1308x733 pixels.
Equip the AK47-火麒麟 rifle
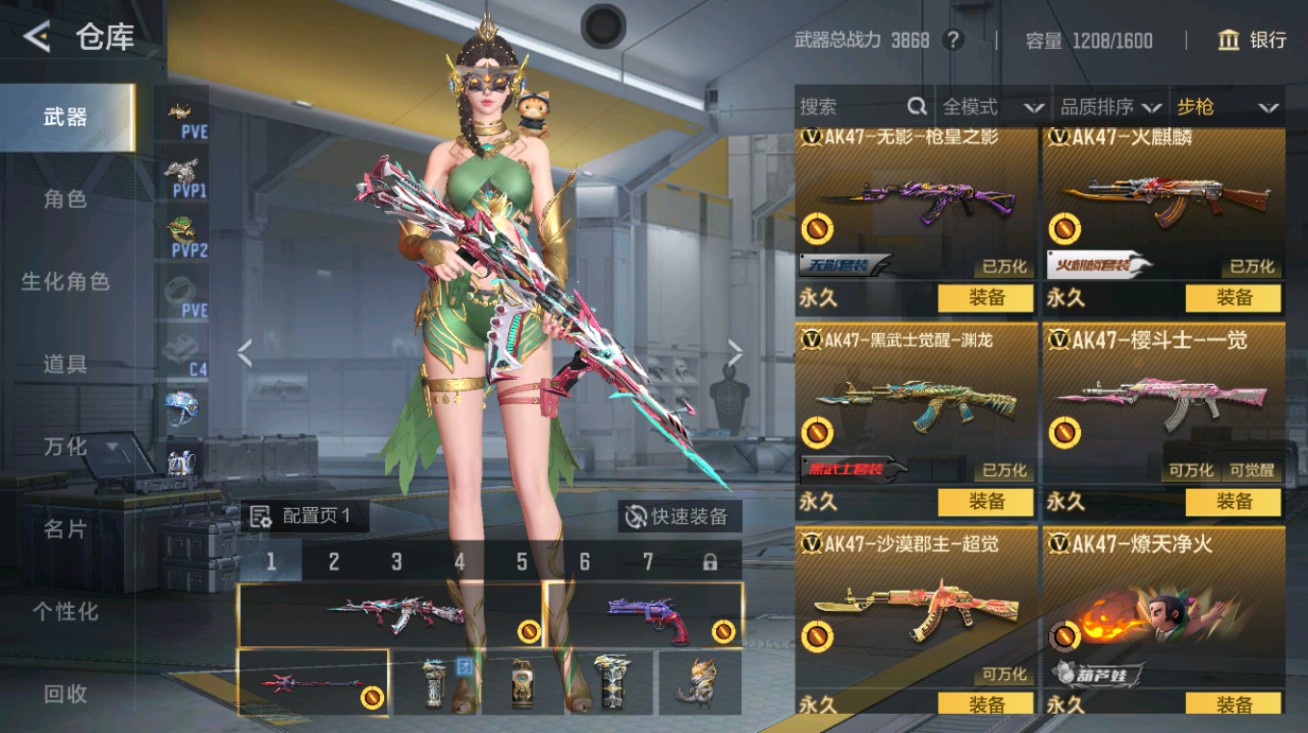pyautogui.click(x=1233, y=297)
